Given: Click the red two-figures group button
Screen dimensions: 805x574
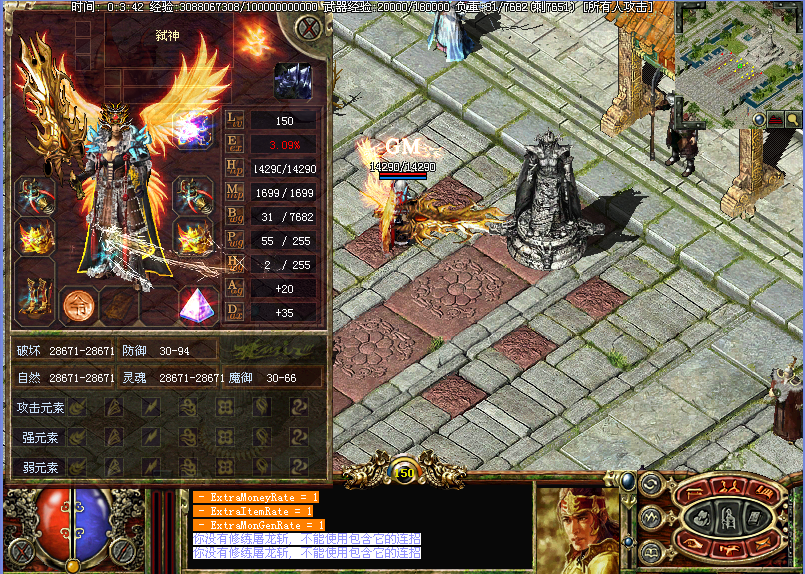Looking at the screenshot, I should pyautogui.click(x=728, y=487).
